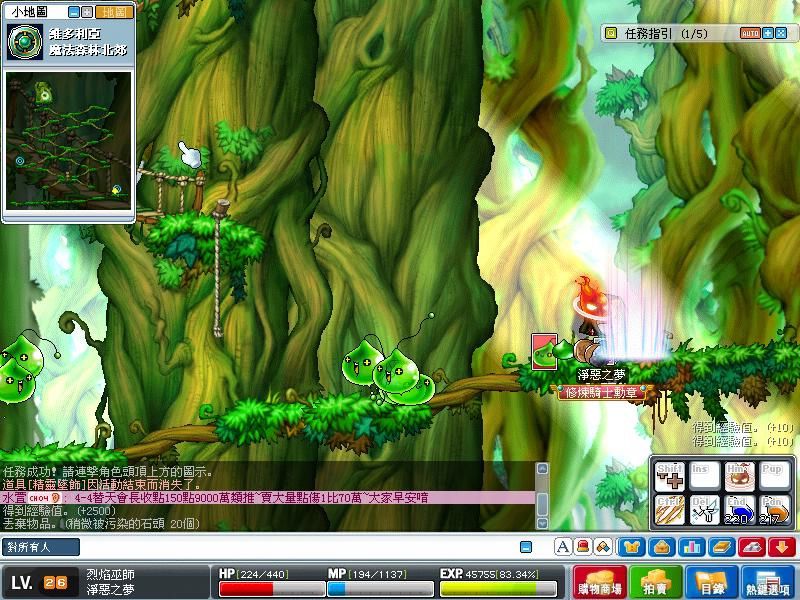The width and height of the screenshot is (800, 600).
Task: Click the orange 地圖 world map button
Action: [x=115, y=12]
